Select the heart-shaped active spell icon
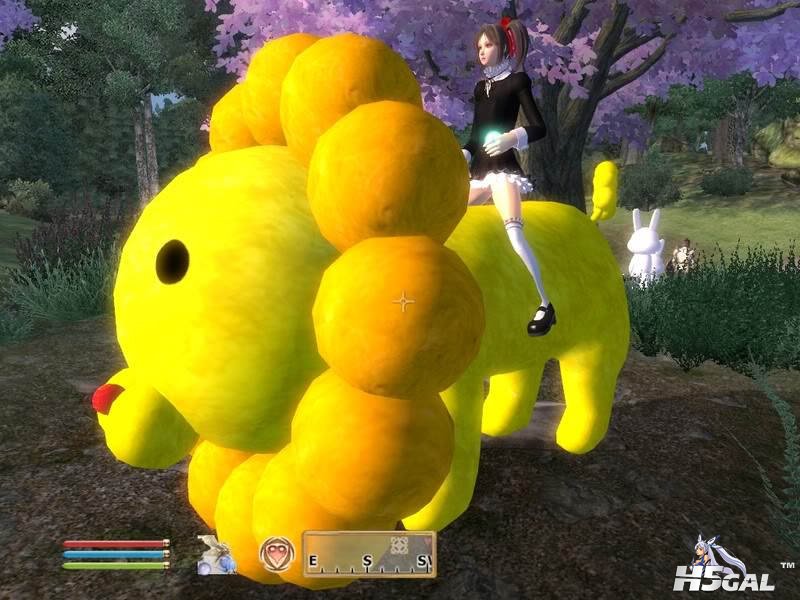The width and height of the screenshot is (800, 600). [276, 554]
